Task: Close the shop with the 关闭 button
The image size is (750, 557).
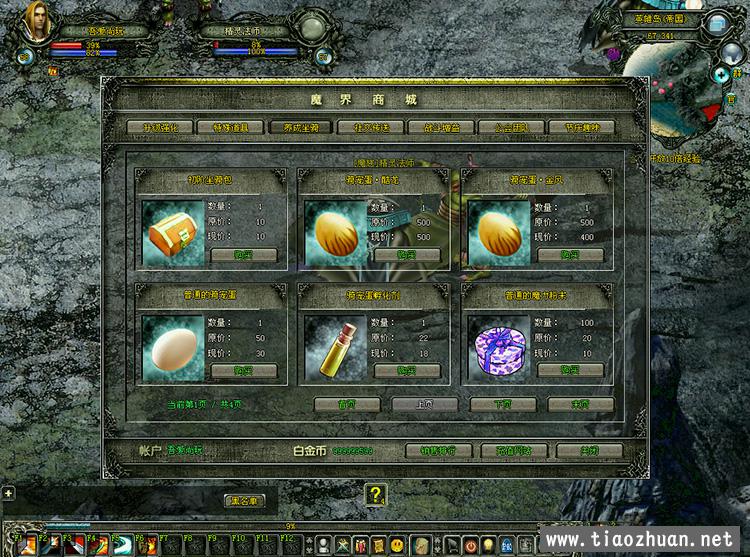Action: (x=588, y=451)
